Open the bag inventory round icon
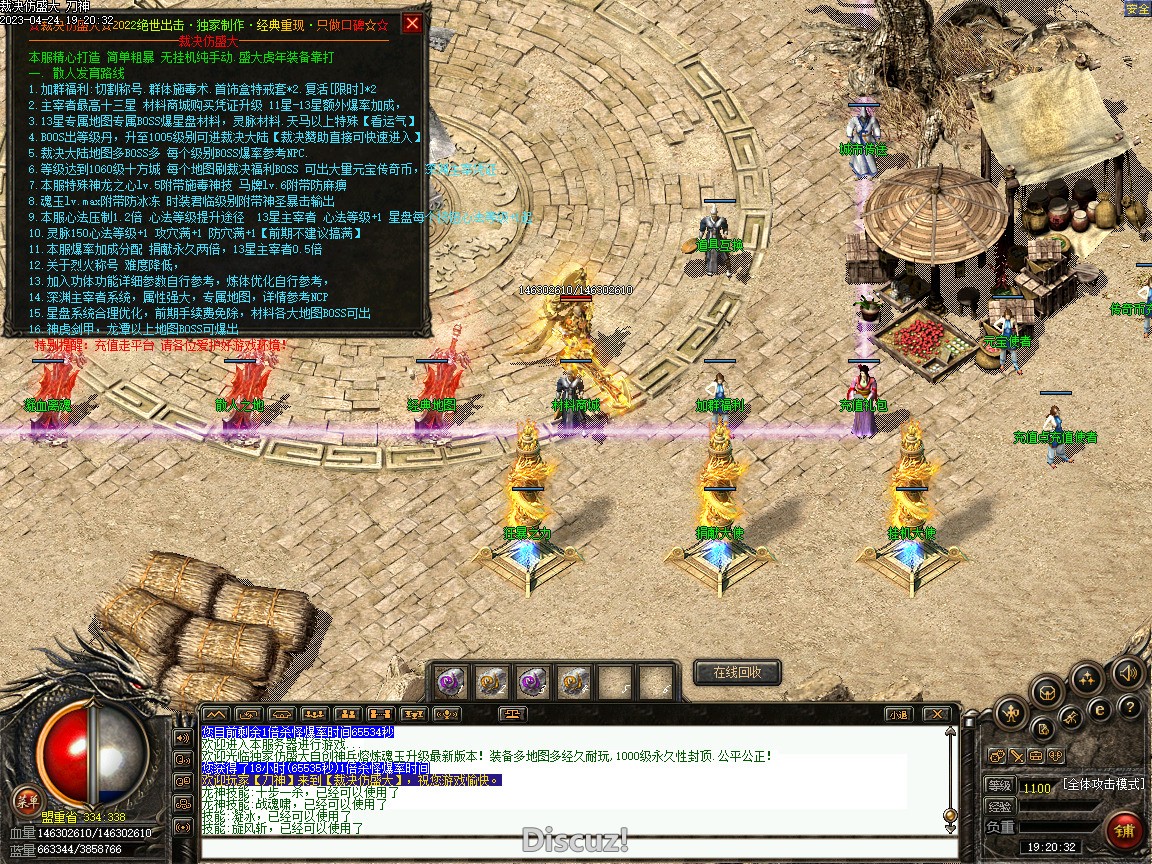This screenshot has height=864, width=1152. pyautogui.click(x=1047, y=691)
